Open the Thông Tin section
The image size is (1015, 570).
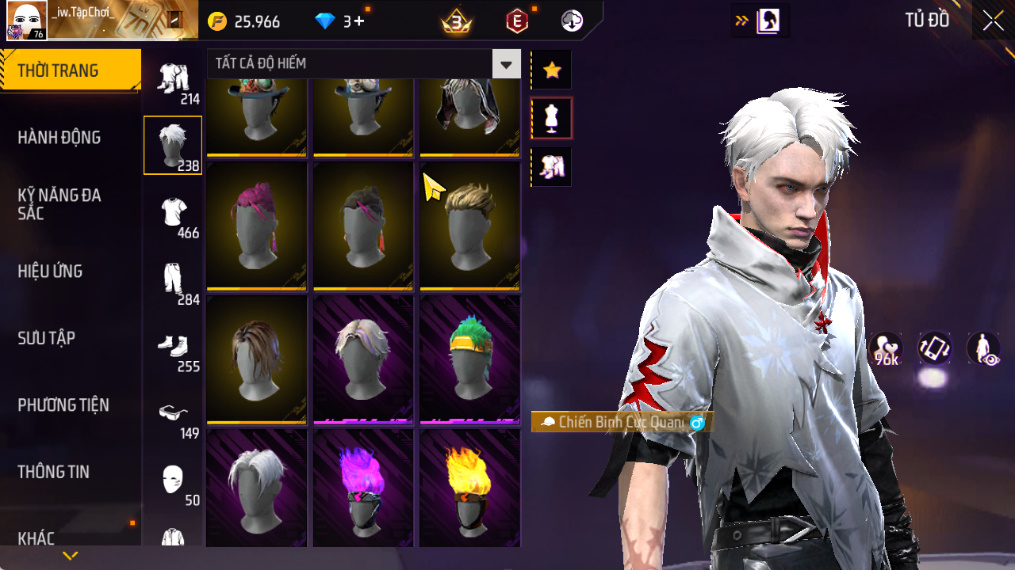53,472
